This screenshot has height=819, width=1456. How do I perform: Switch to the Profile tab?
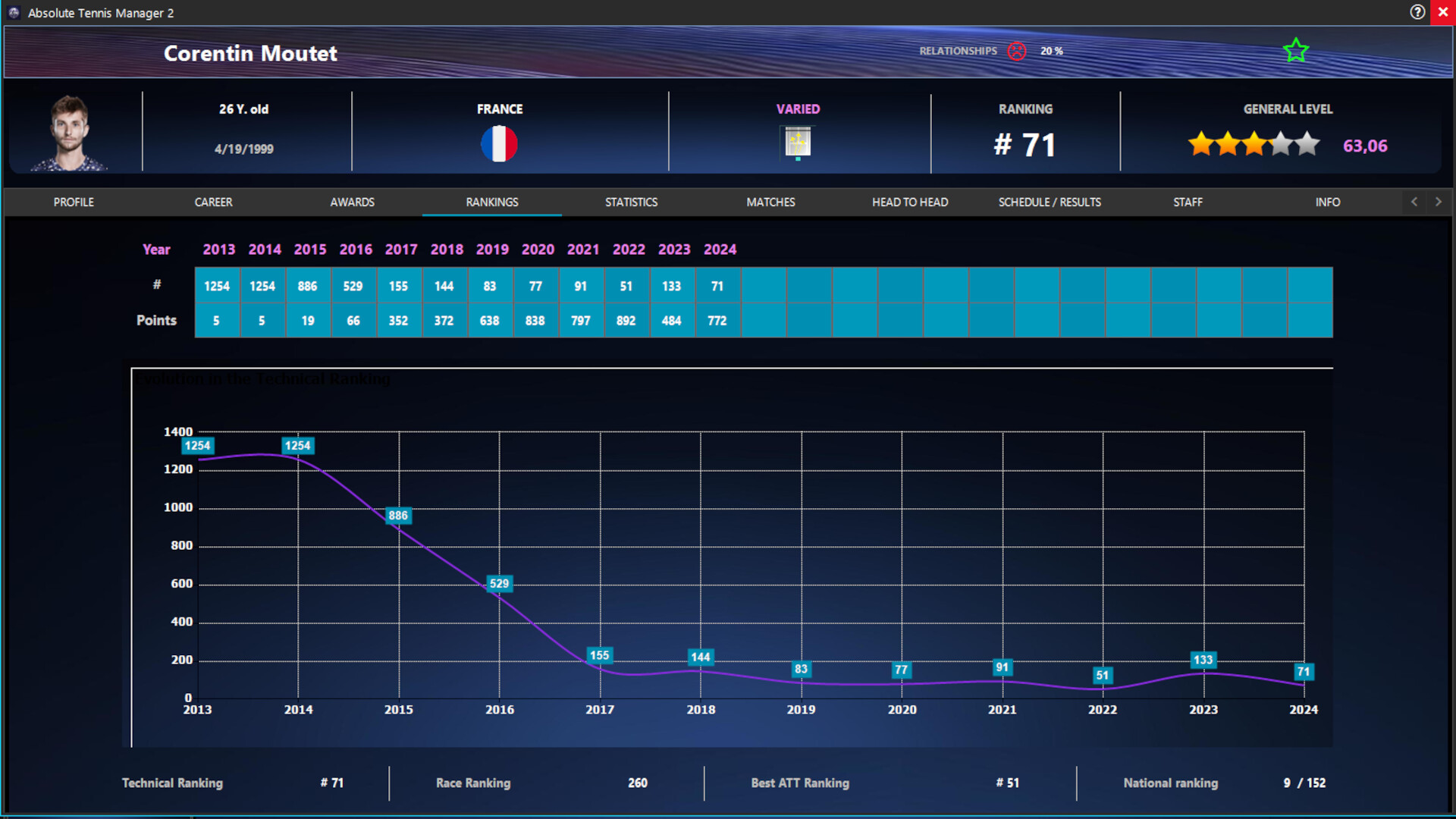click(x=73, y=202)
